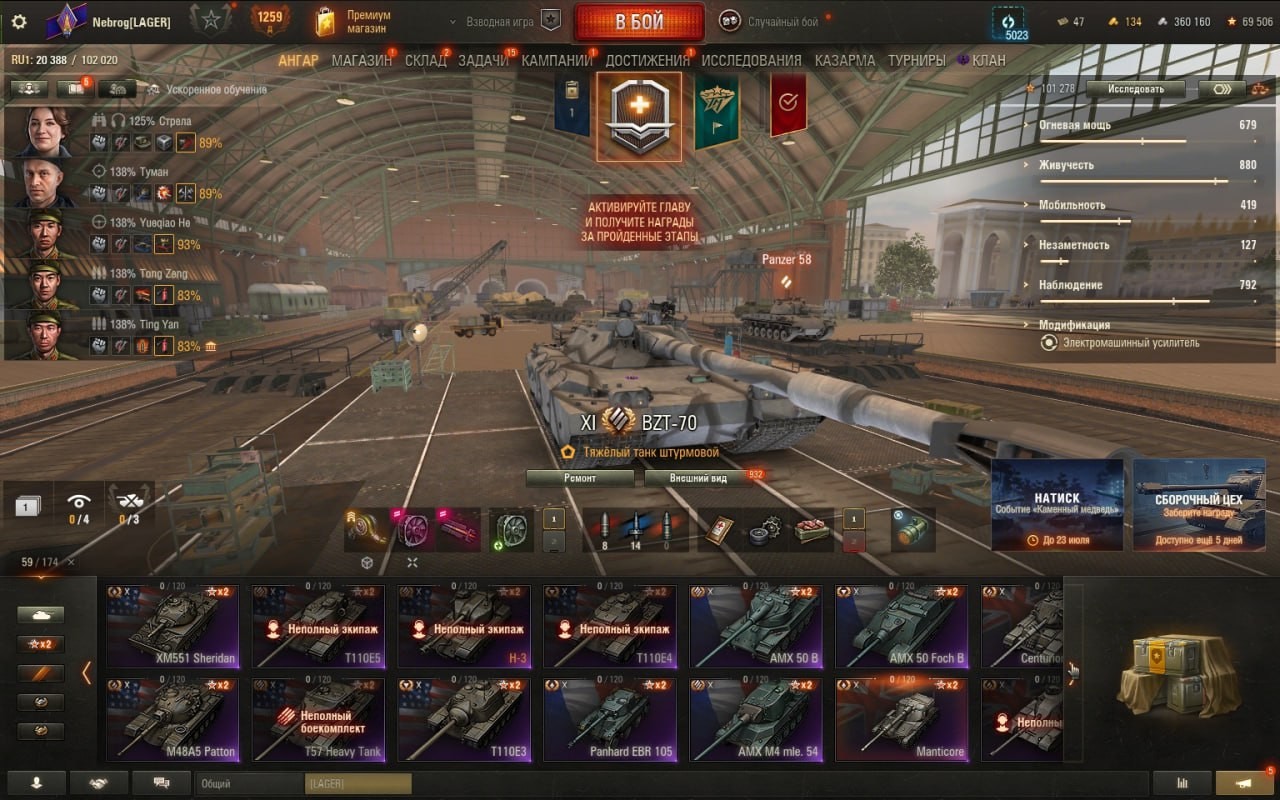1280x800 pixels.
Task: Pick the Panhard EBR 105 vehicle
Action: coord(610,720)
